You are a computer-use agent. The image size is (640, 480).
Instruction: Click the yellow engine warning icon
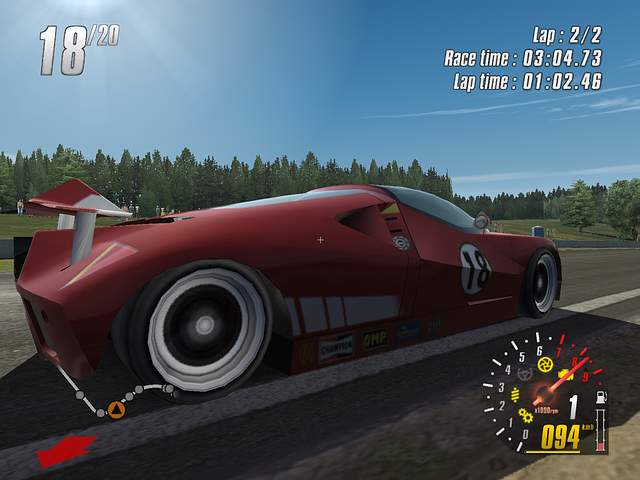tap(564, 375)
